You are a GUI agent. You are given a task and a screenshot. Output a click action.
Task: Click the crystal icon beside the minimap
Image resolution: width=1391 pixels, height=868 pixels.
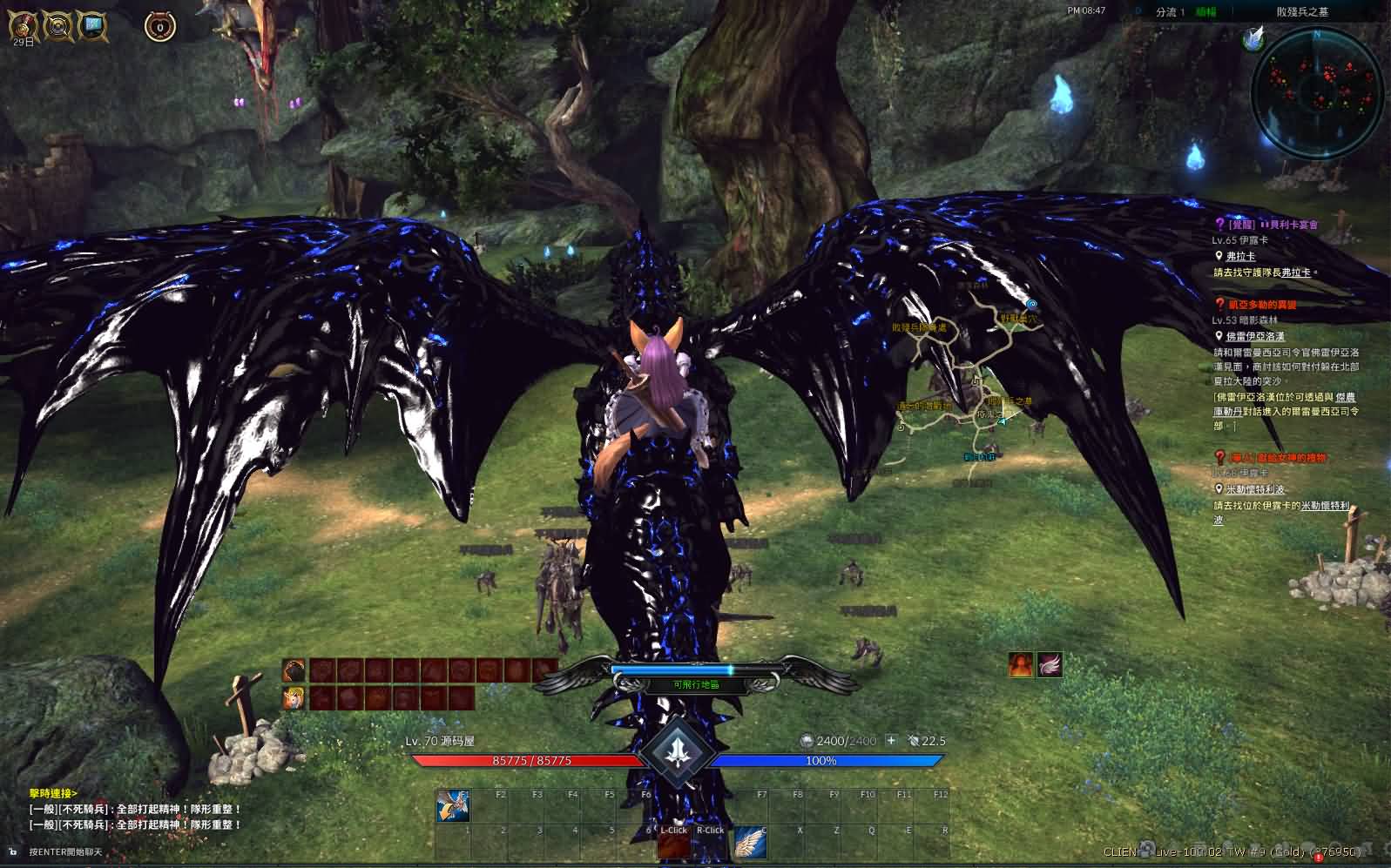pos(1253,38)
